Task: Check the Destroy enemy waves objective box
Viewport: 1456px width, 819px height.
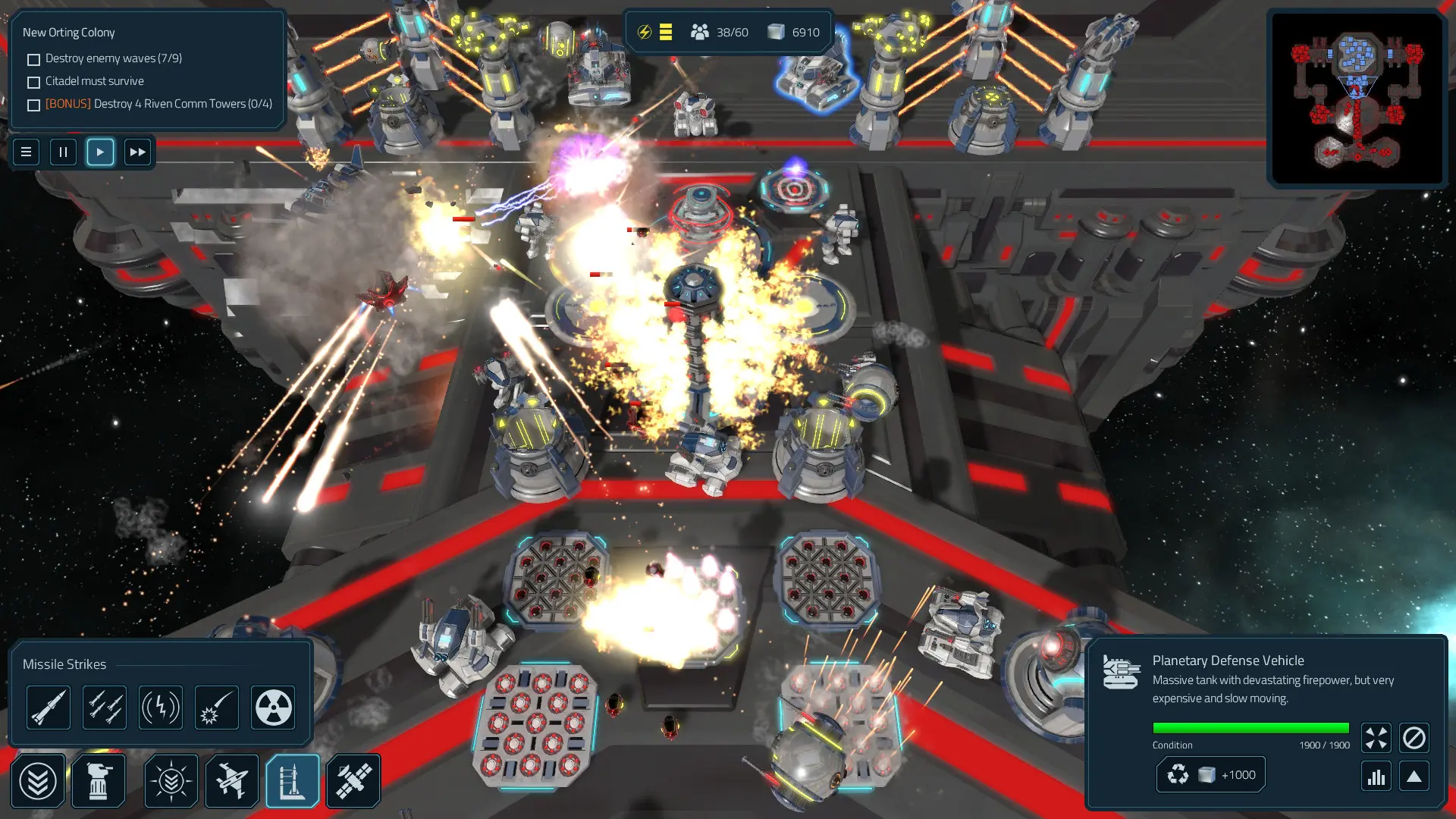Action: [x=33, y=58]
